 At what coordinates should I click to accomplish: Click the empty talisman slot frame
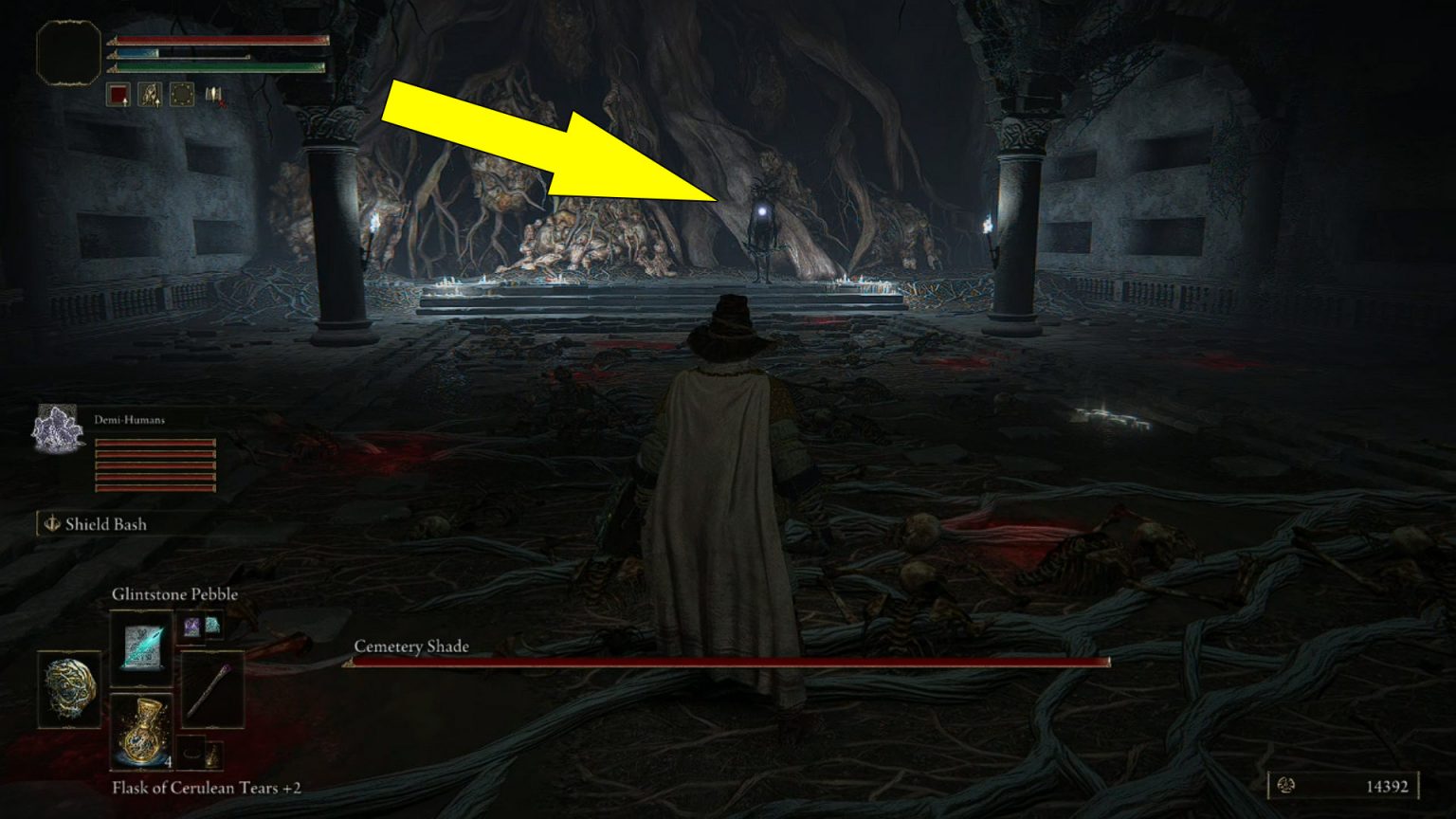(x=191, y=754)
